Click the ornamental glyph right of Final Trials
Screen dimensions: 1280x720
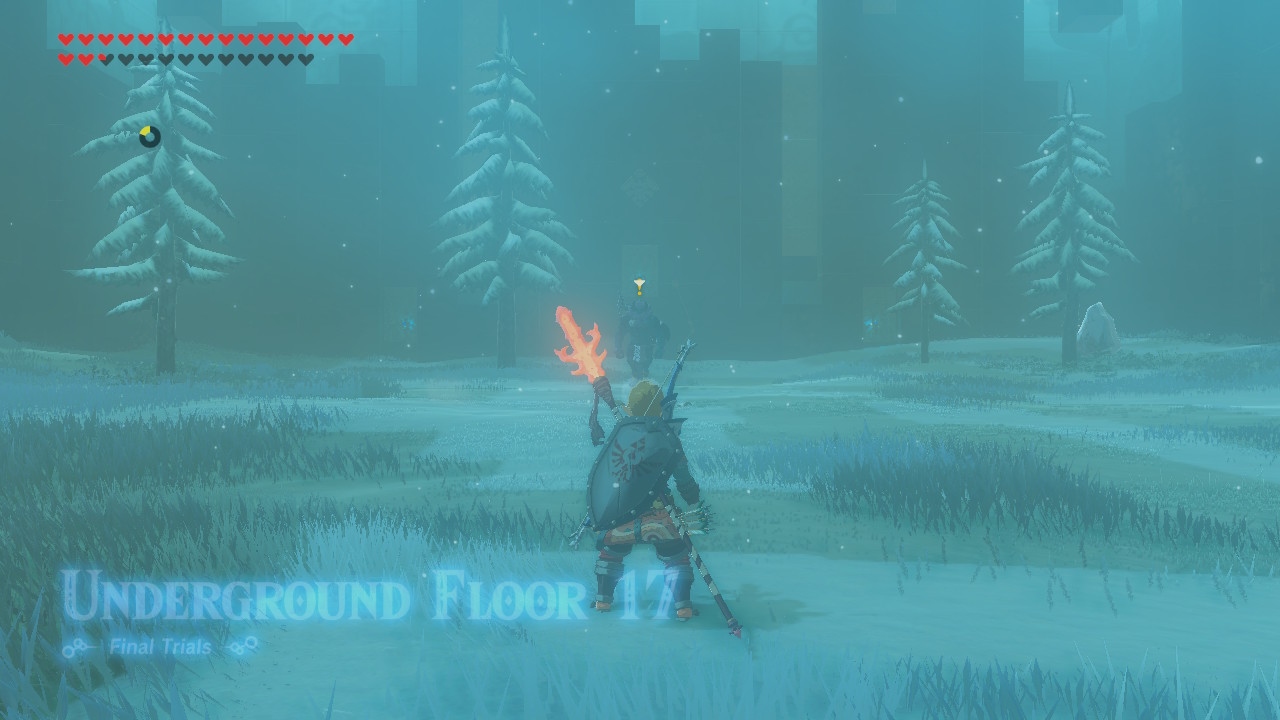[238, 647]
